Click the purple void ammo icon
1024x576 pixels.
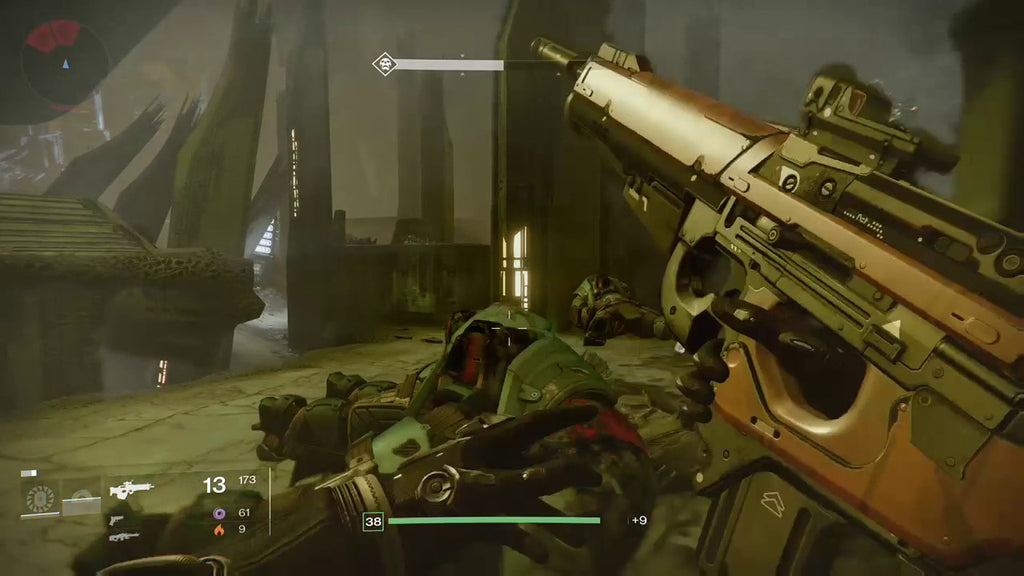pos(220,513)
